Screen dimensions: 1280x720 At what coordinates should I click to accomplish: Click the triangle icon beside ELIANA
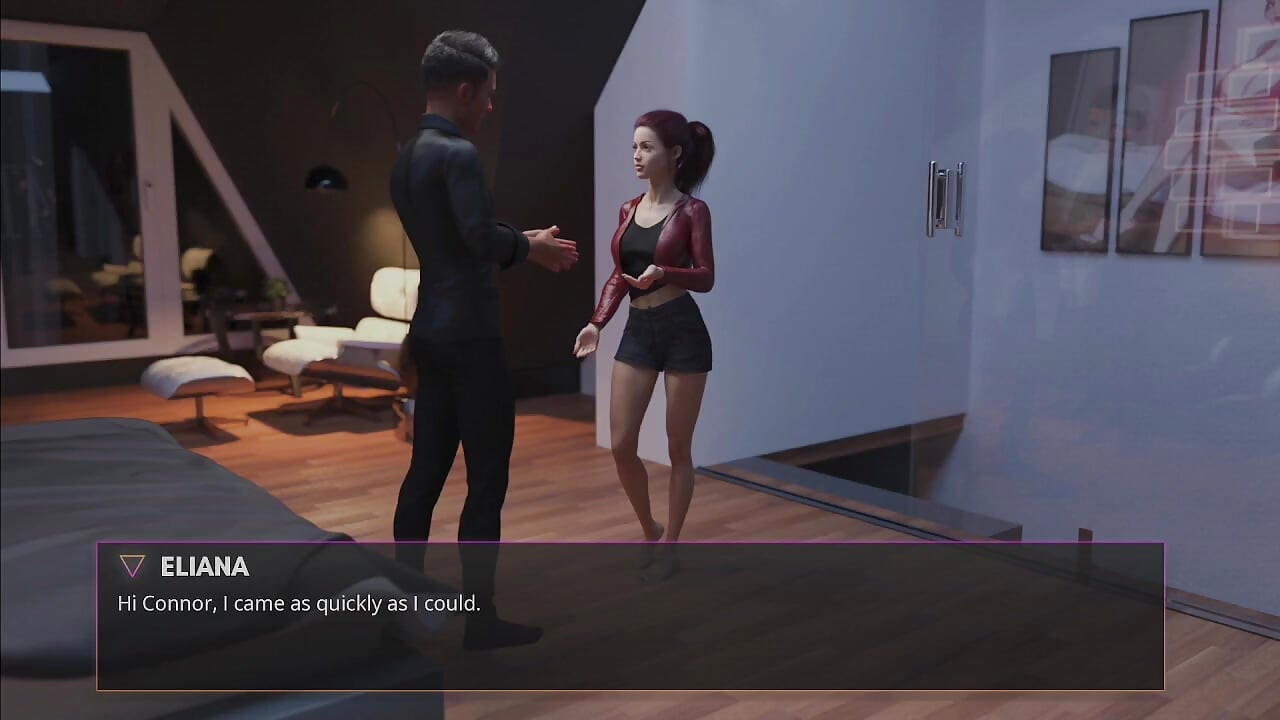[130, 566]
